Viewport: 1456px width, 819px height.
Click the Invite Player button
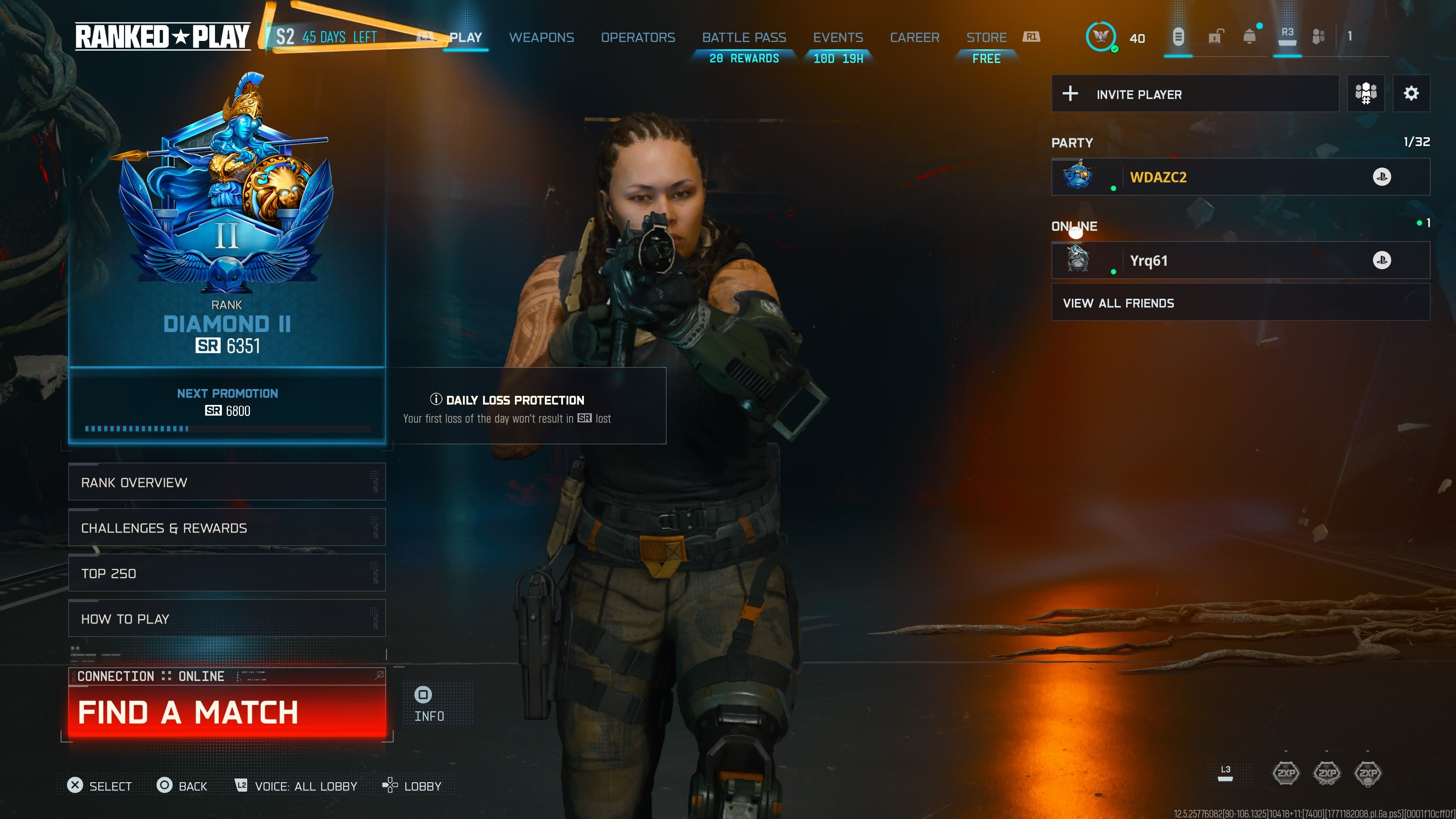pyautogui.click(x=1195, y=94)
